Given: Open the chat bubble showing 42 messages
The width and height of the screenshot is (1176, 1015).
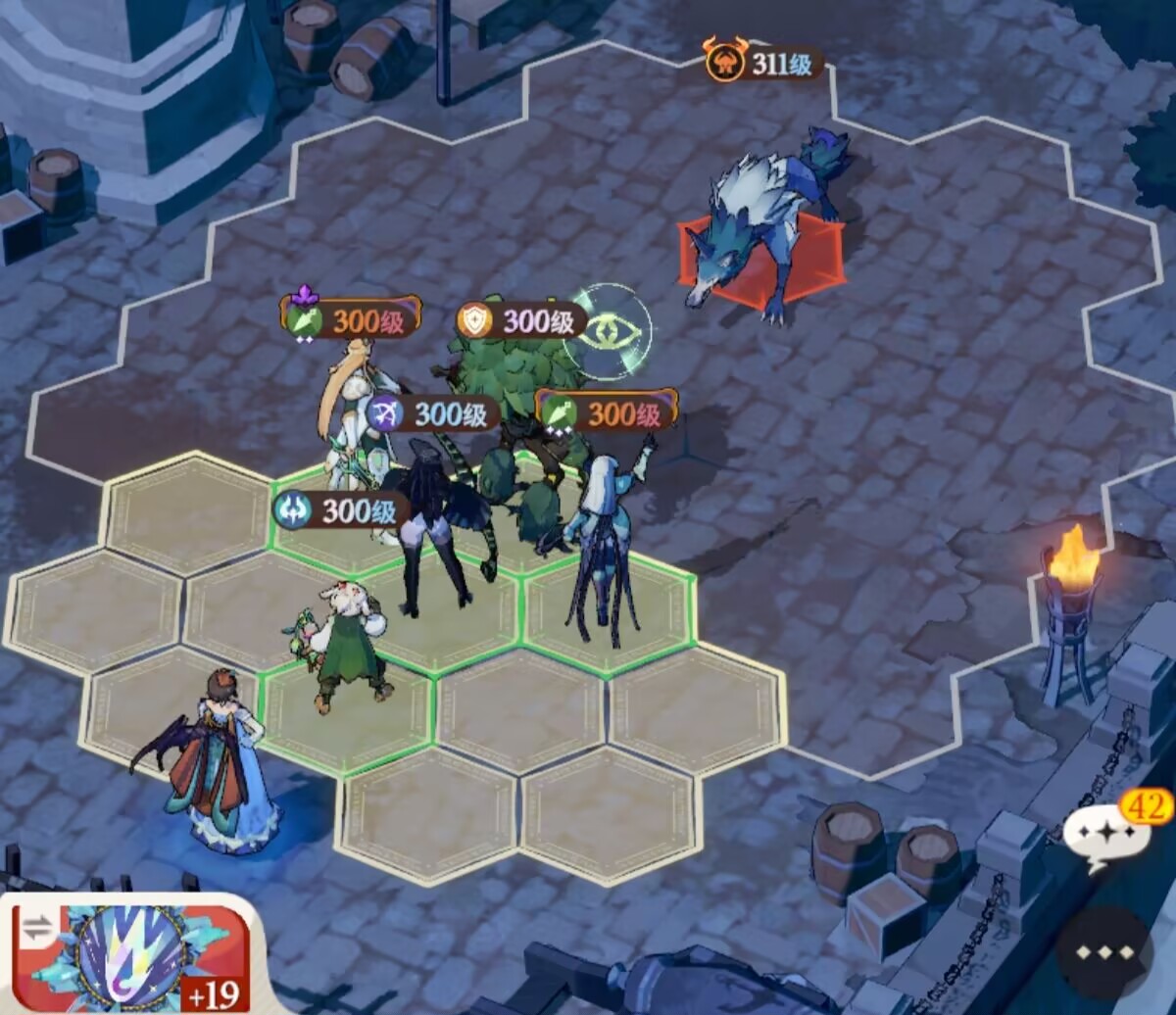Looking at the screenshot, I should coord(1107,835).
